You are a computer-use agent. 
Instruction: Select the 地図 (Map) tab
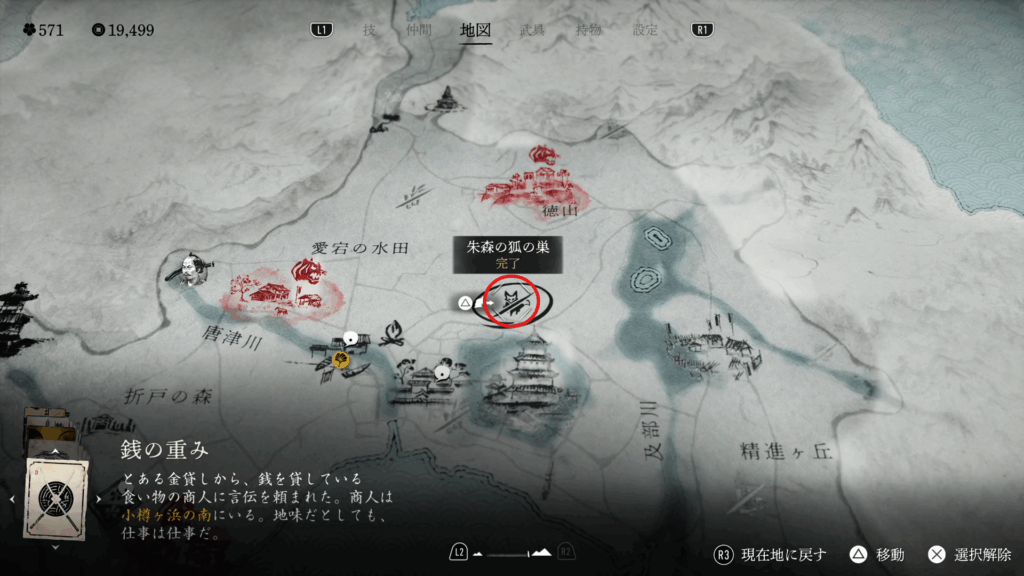coord(475,30)
